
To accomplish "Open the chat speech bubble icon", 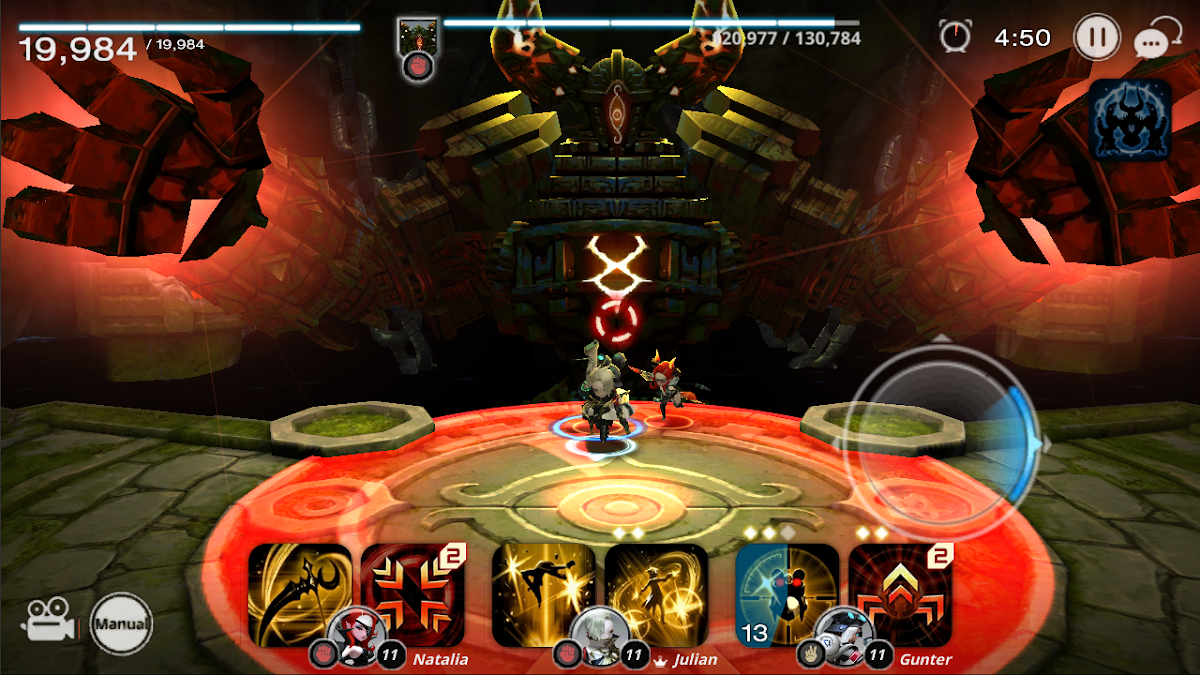I will [1153, 39].
